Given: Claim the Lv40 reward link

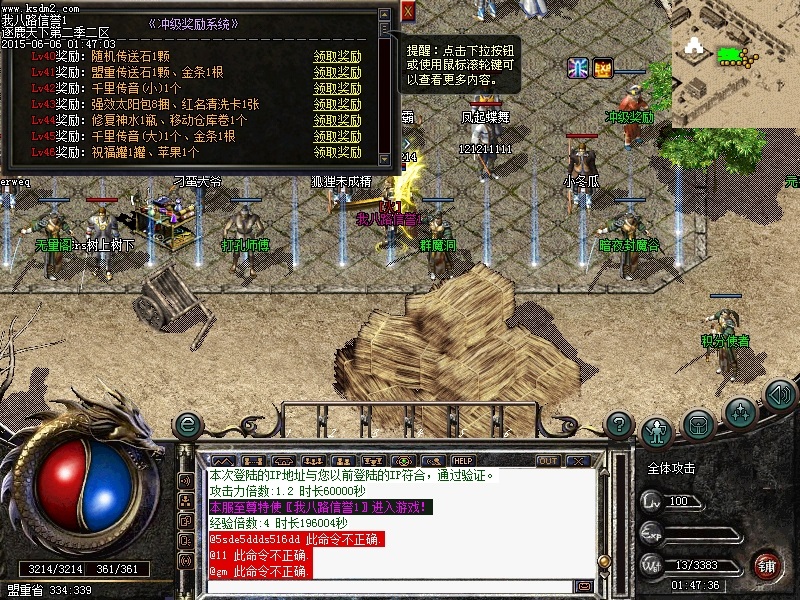Looking at the screenshot, I should click(x=337, y=57).
